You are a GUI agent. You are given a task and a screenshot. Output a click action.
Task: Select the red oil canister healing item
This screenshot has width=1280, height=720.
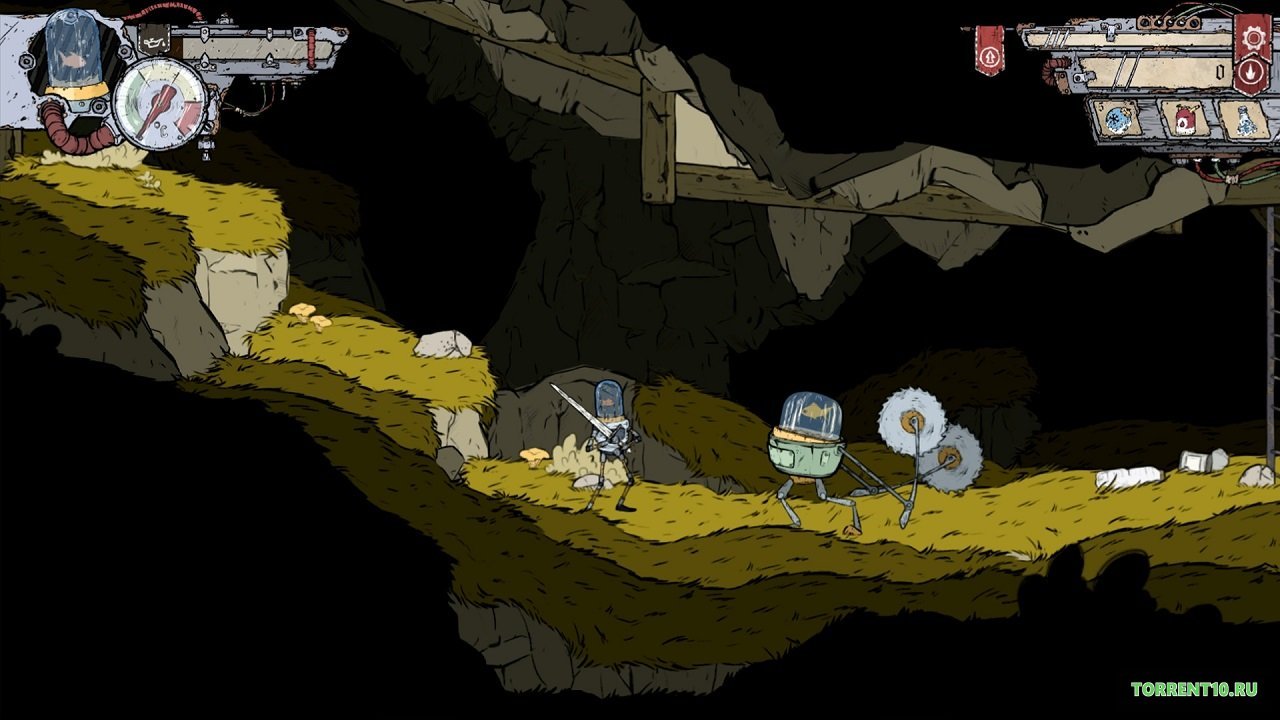[1184, 121]
